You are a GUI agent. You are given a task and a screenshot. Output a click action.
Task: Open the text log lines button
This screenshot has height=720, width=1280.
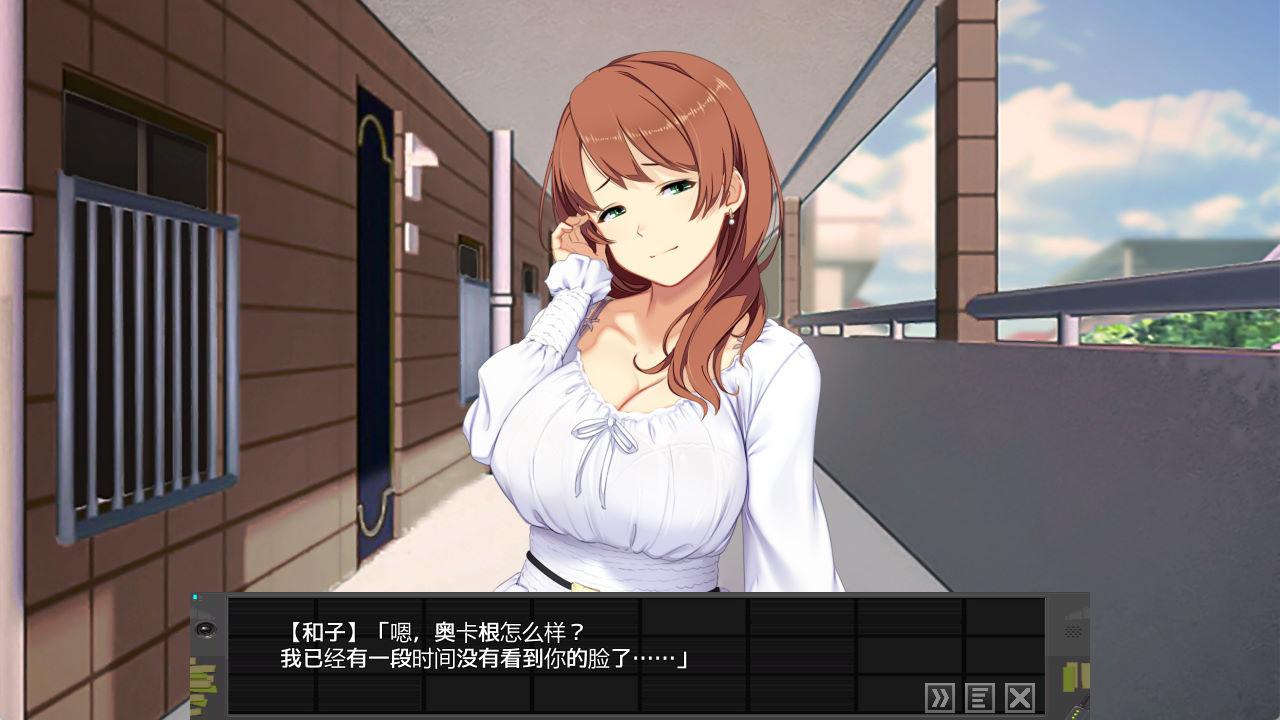(980, 697)
